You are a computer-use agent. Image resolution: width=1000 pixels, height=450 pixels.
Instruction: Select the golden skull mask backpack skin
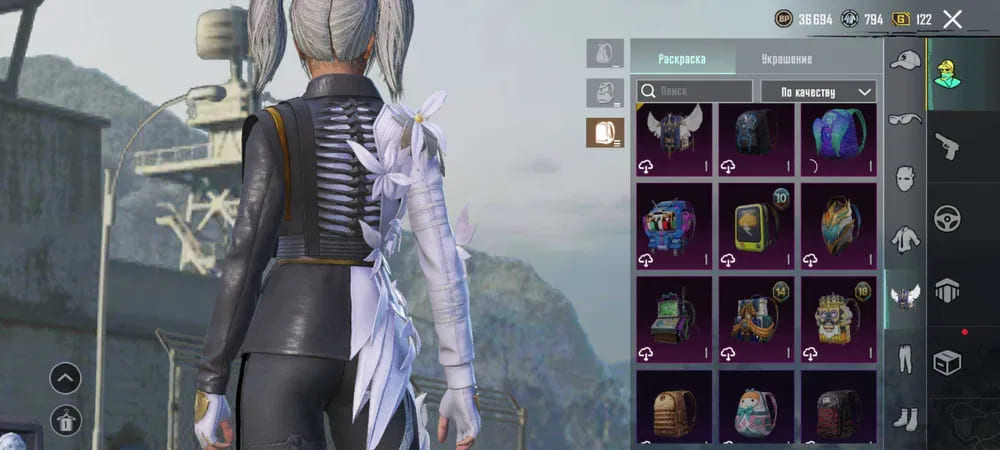[838, 315]
